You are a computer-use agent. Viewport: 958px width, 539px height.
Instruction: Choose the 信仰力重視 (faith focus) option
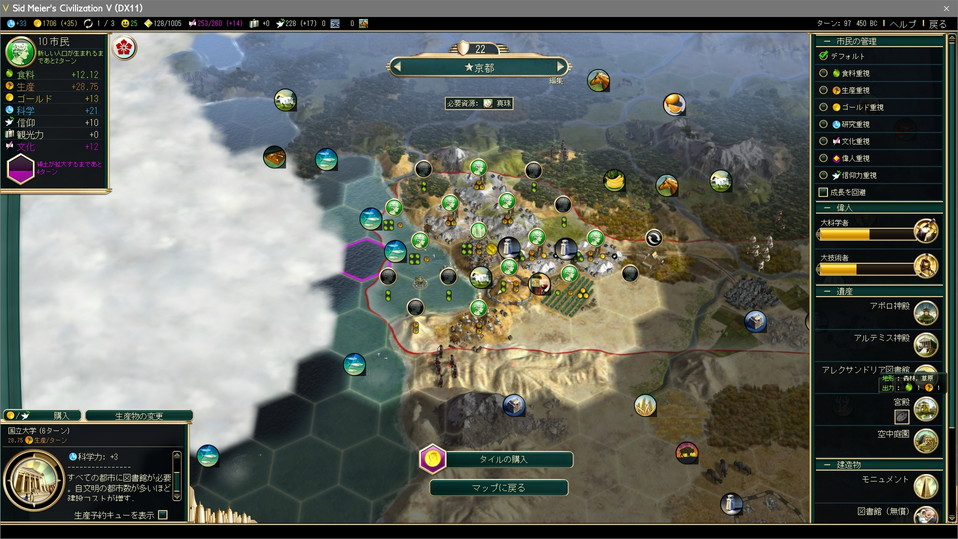coord(823,175)
